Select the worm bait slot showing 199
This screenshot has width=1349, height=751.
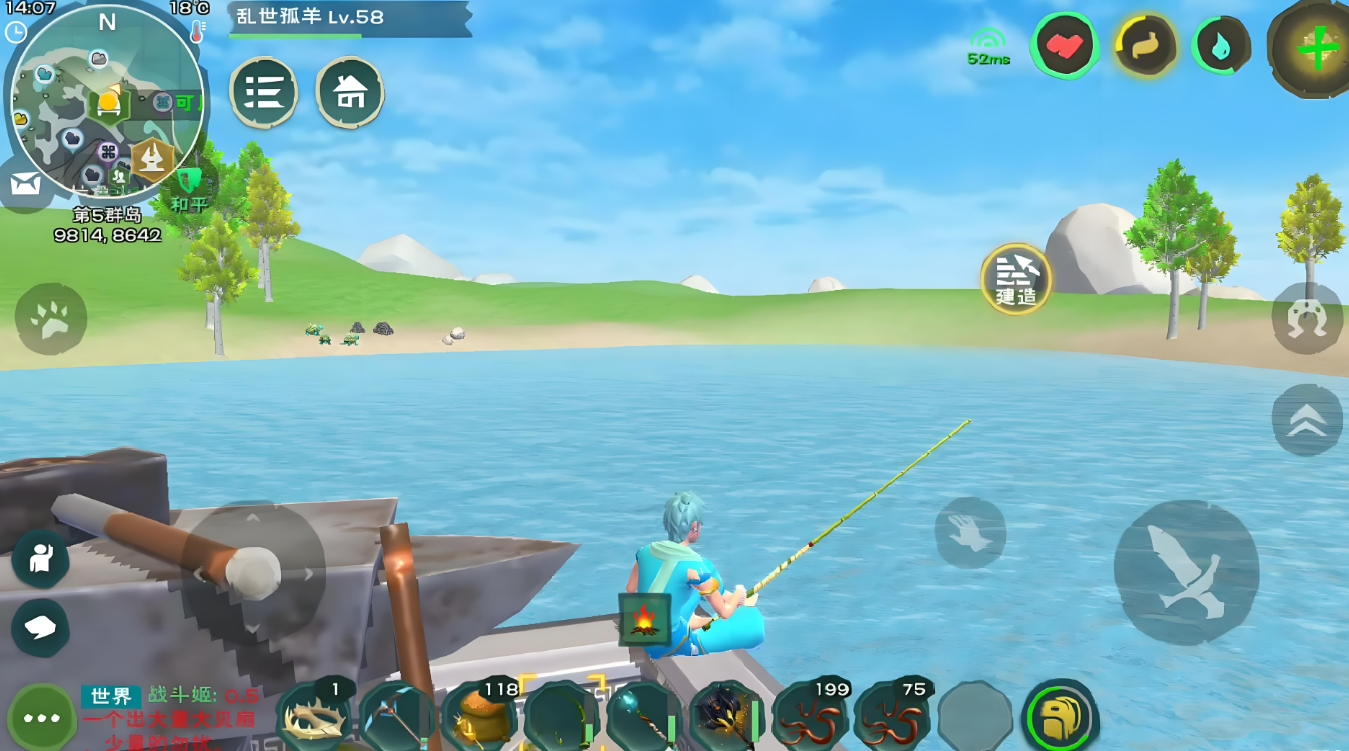[x=810, y=716]
